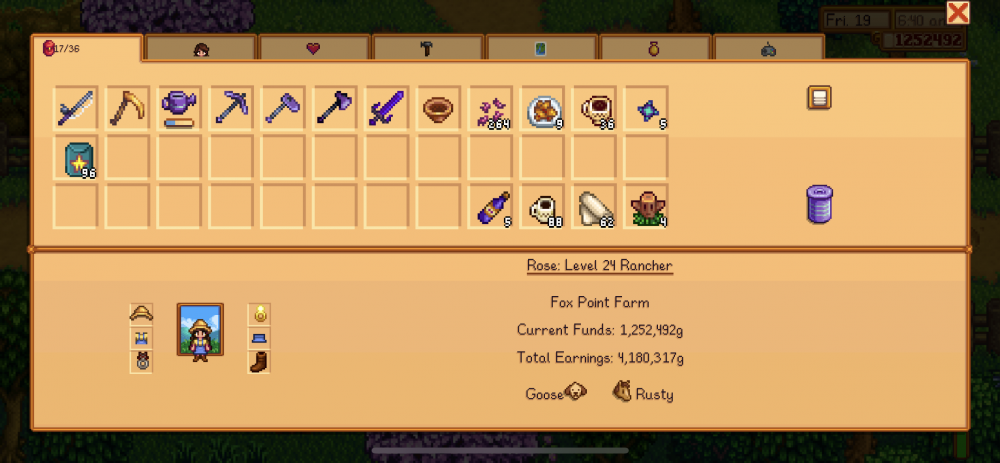This screenshot has height=463, width=1000.
Task: Select the equipped straw hat slot
Action: click(x=141, y=314)
